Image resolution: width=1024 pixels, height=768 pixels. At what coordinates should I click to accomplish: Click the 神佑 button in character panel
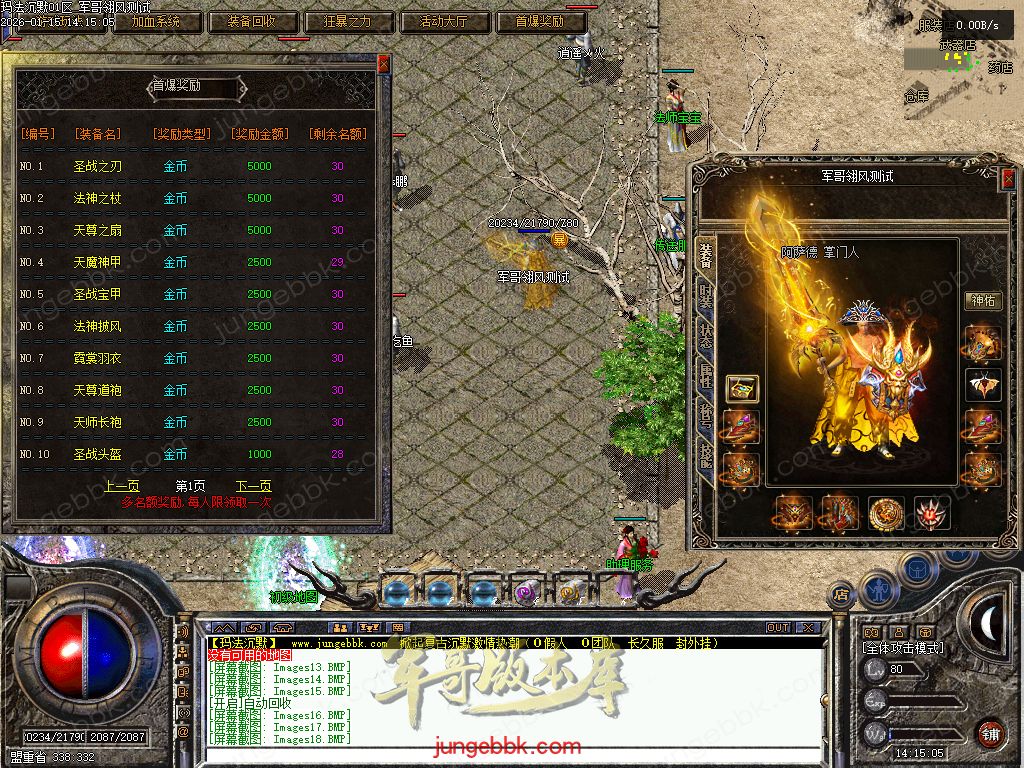click(x=982, y=300)
